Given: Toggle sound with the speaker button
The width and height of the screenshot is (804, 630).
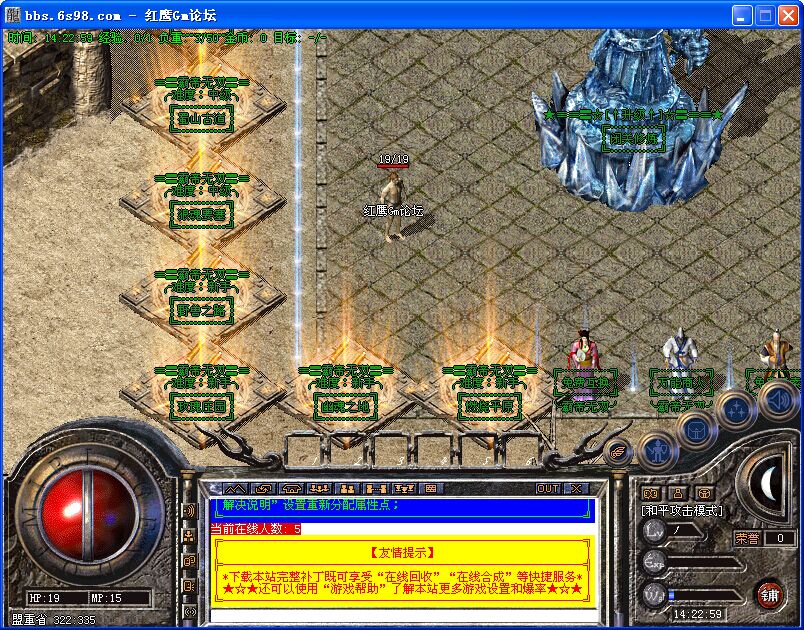Looking at the screenshot, I should click(778, 401).
